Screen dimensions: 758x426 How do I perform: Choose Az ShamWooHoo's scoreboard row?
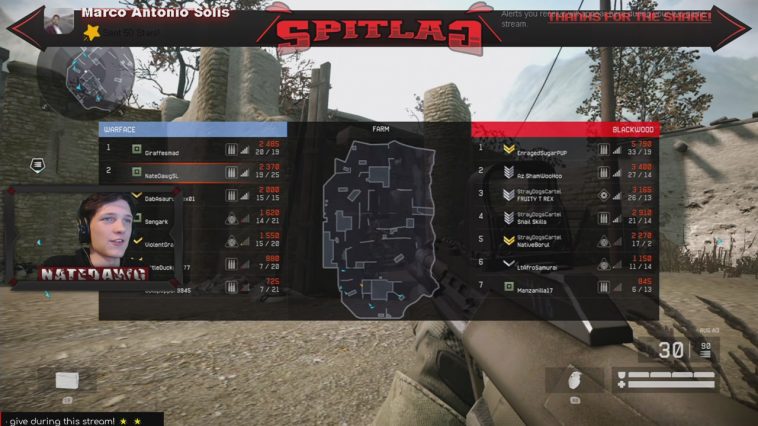565,172
